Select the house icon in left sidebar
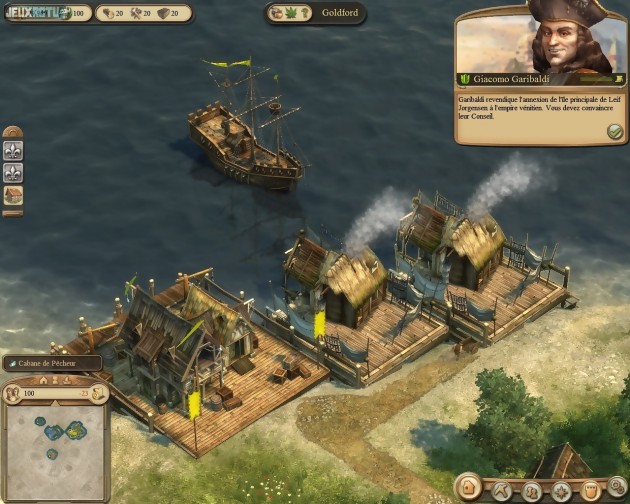Screen dimensions: 630x504 pos(14,195)
